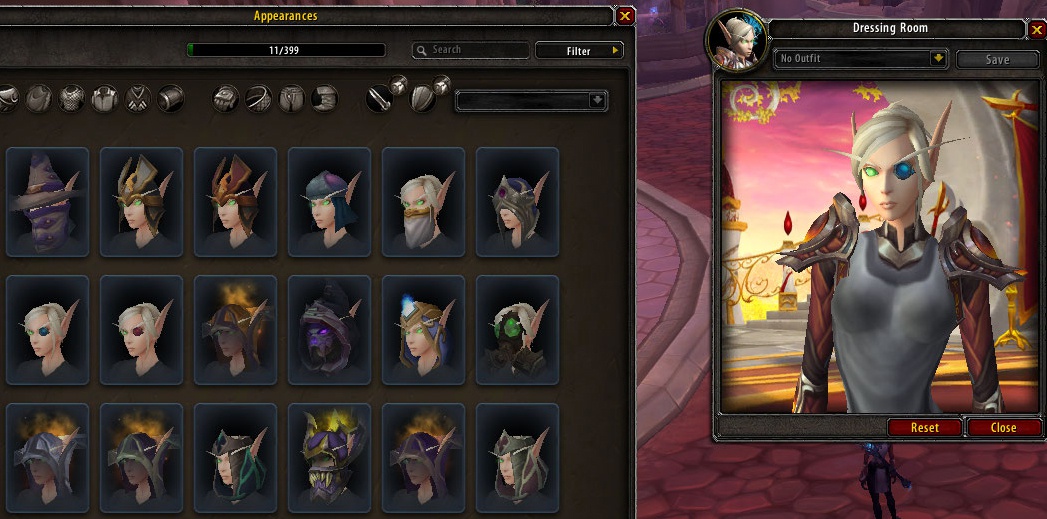
Task: Switch to the gloves slot category
Action: point(227,98)
